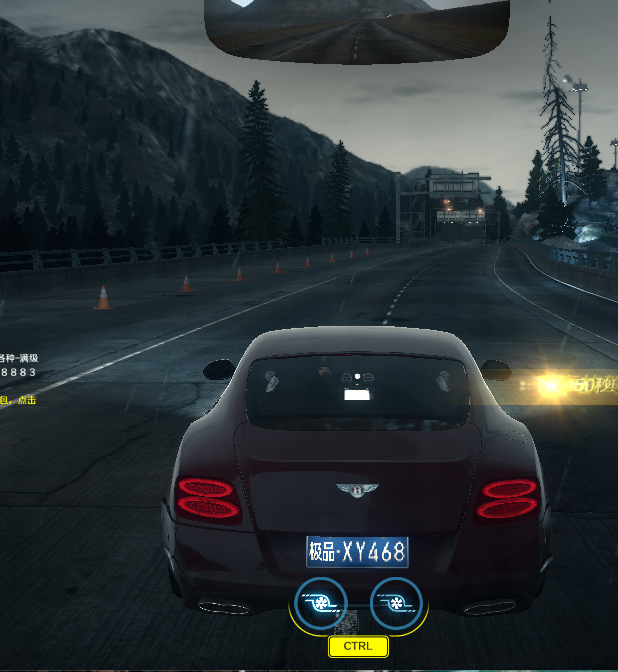Click the rear-view mirror display
Screen dimensions: 618x672
[357, 30]
